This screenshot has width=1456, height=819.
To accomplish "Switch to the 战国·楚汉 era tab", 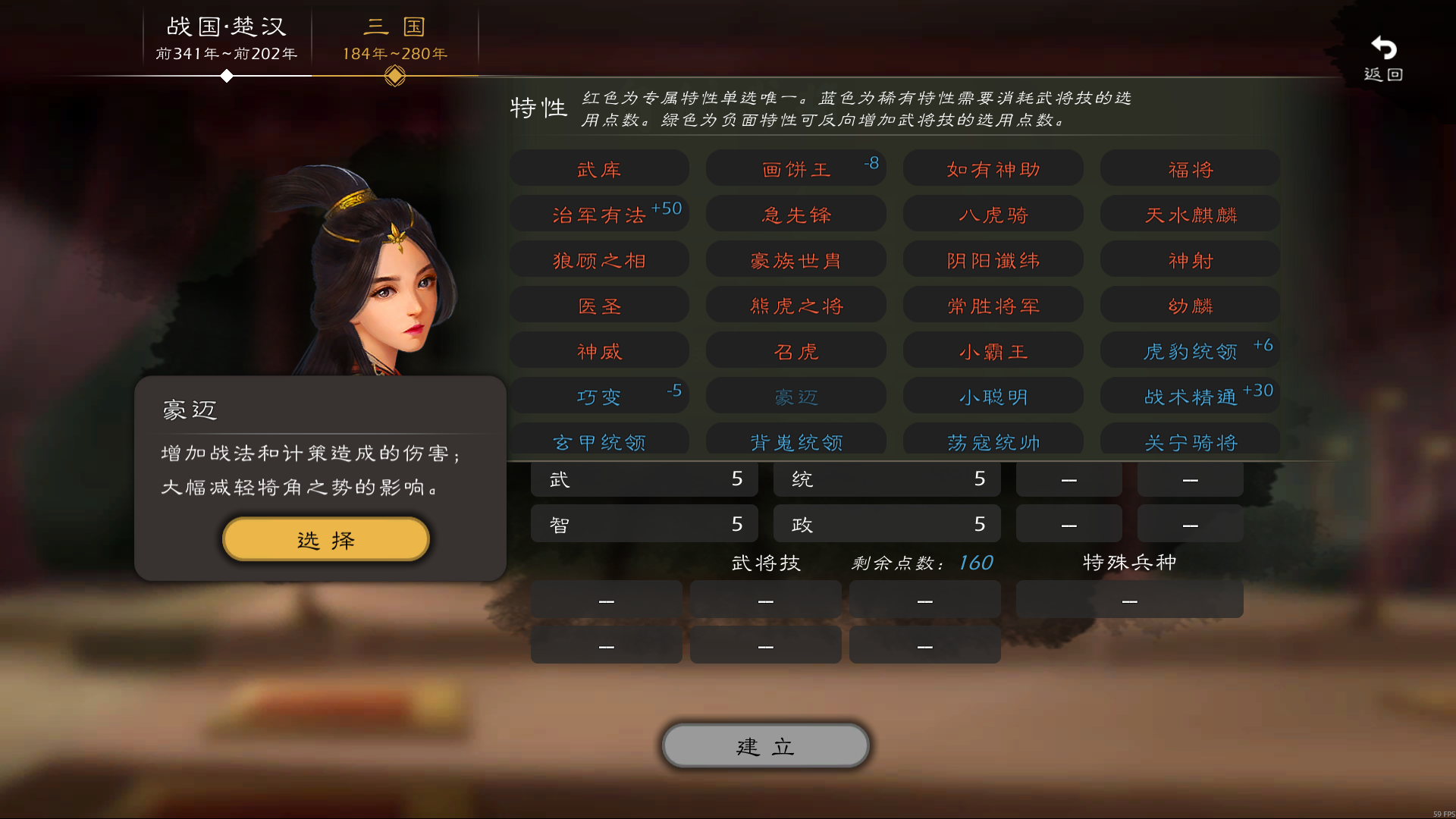I will tap(224, 38).
